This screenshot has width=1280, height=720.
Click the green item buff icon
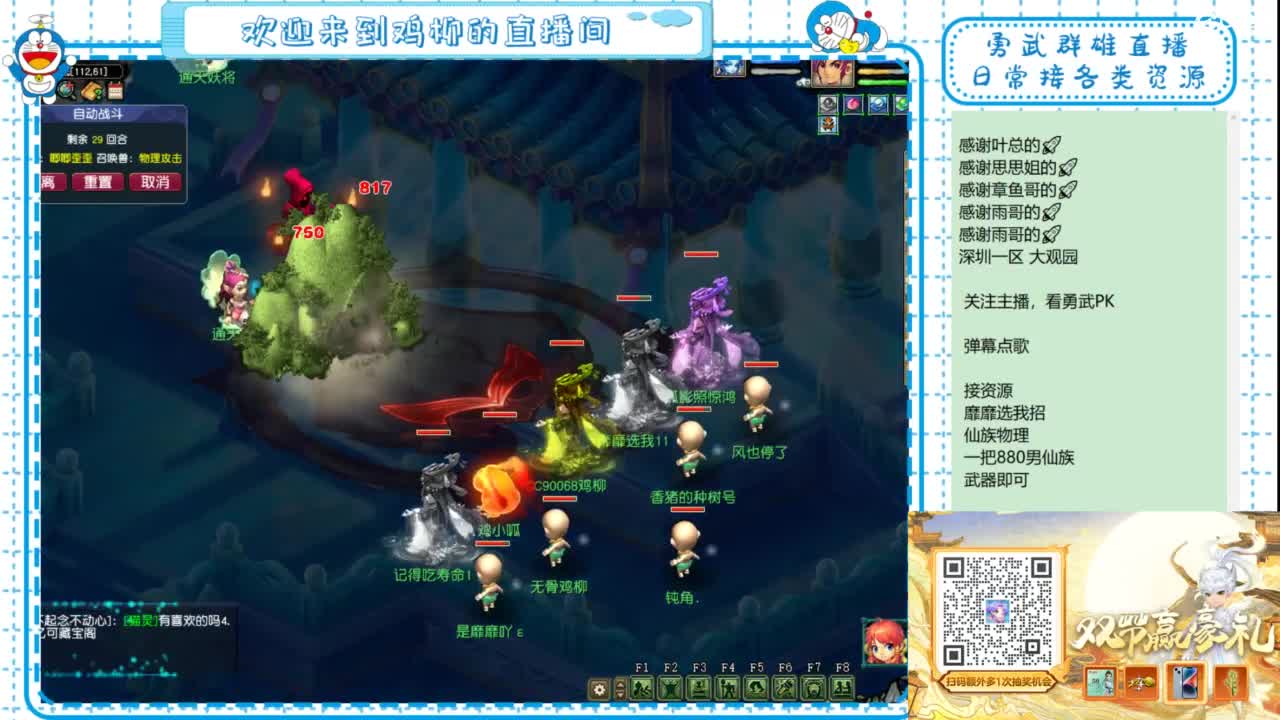tap(900, 103)
